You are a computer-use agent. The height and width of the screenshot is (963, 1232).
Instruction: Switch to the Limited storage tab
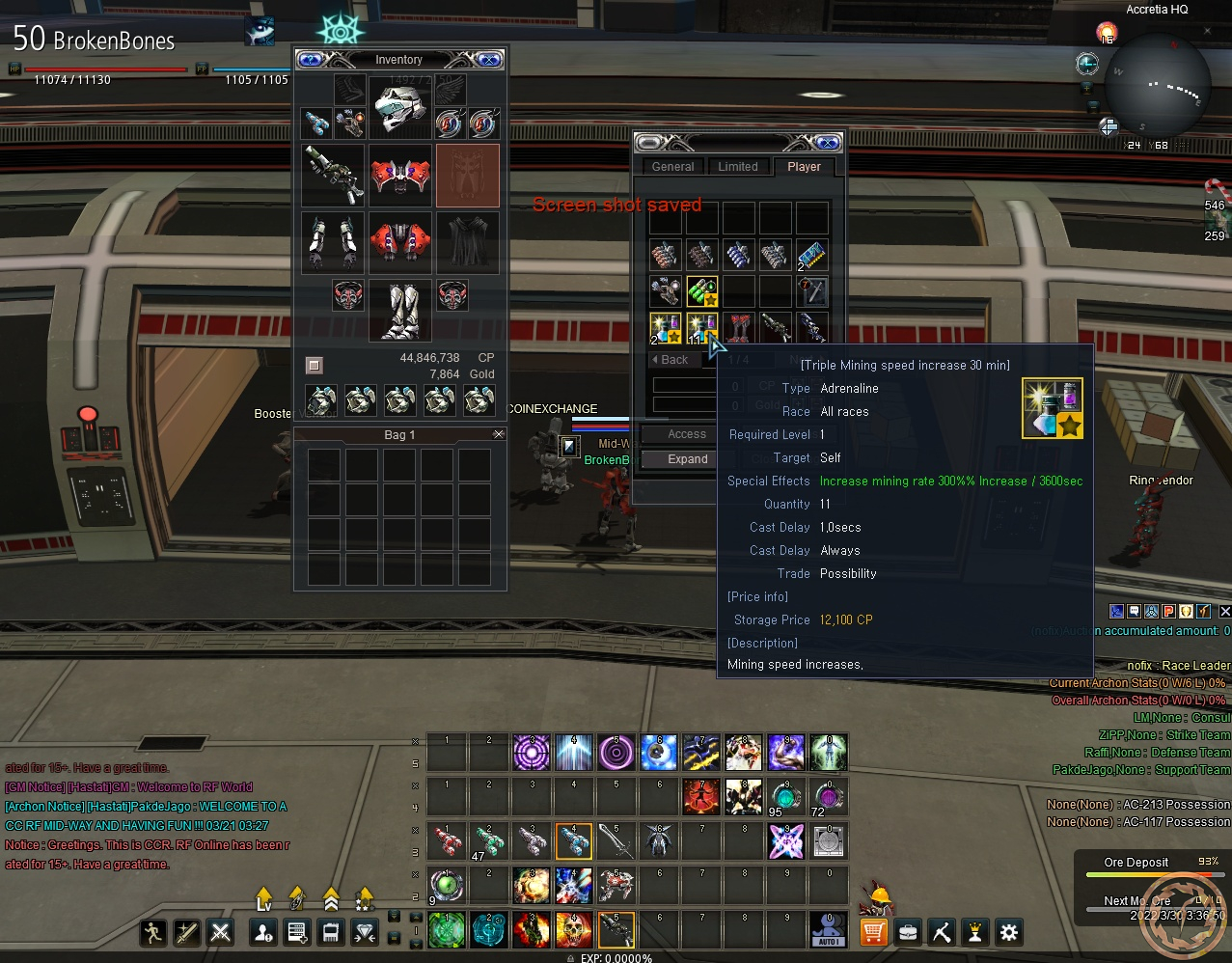pos(737,167)
